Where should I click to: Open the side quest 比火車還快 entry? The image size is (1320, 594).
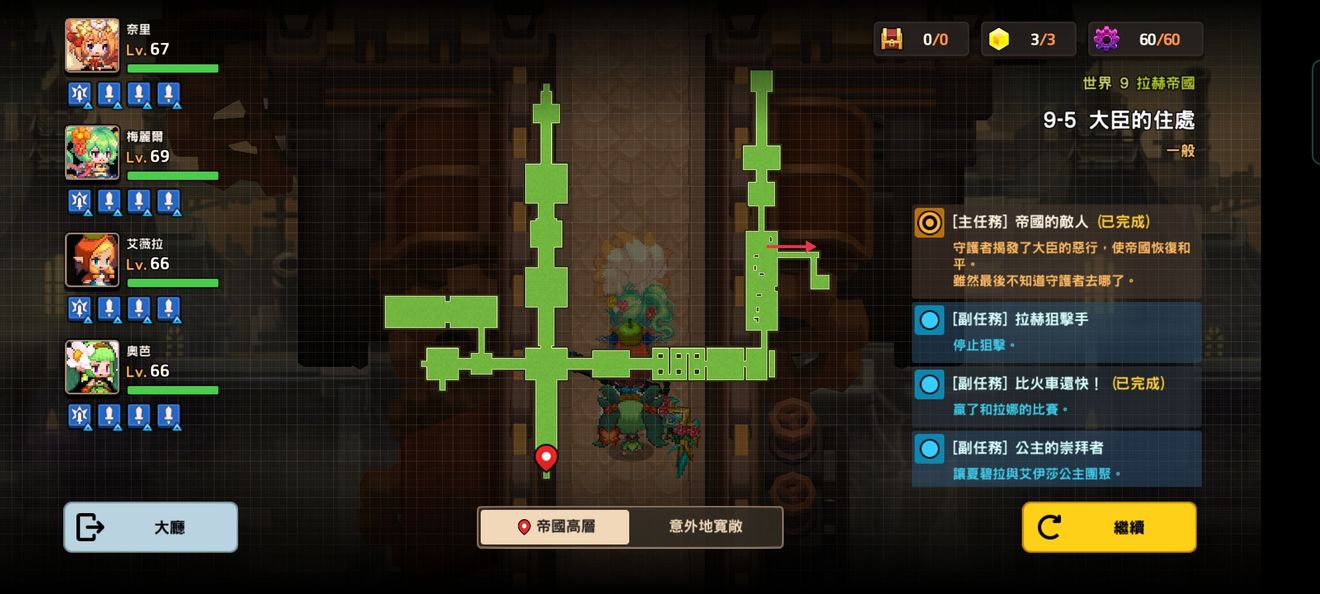click(x=1057, y=395)
